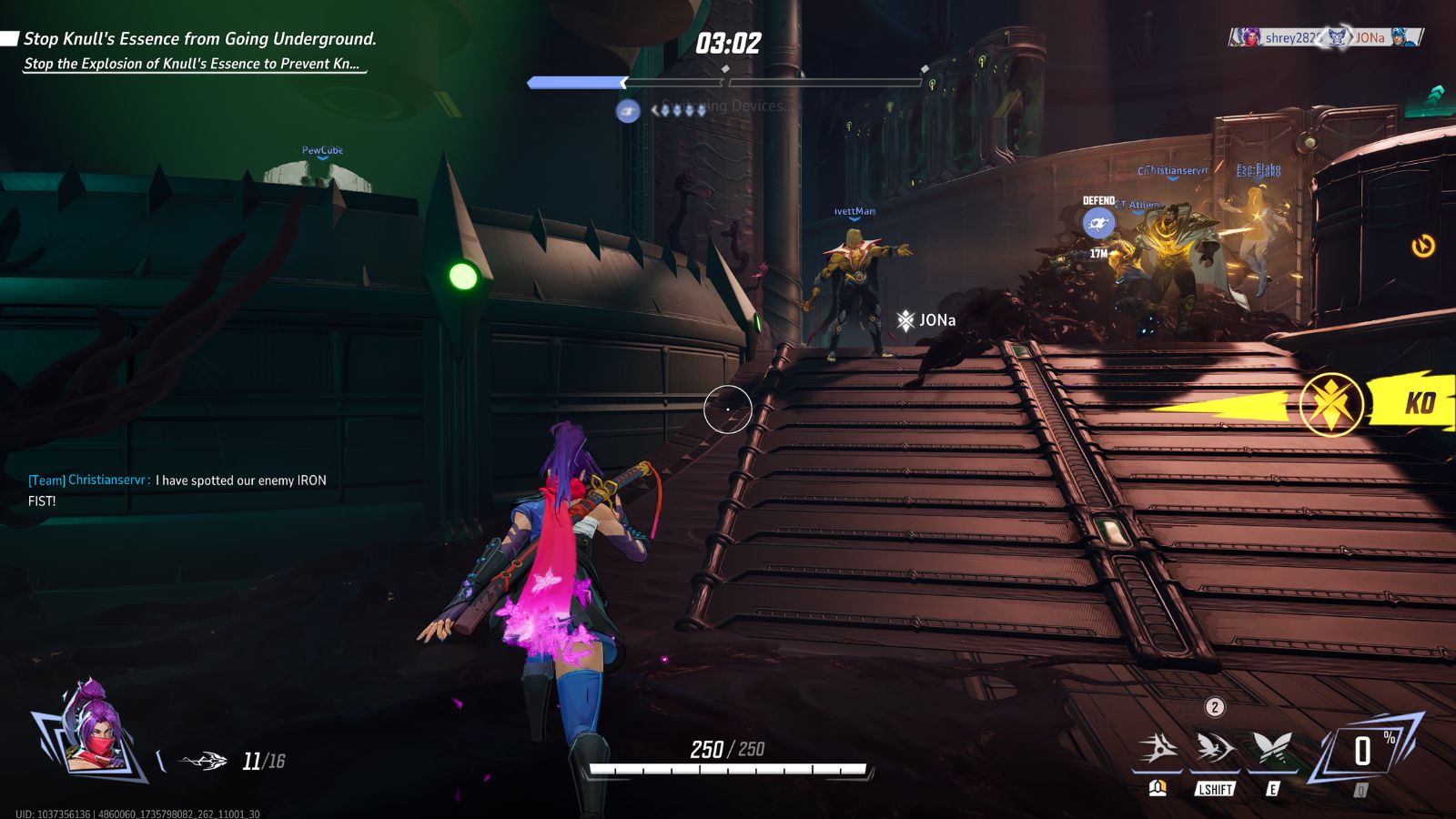Select the DEFEND objective marker

tap(1098, 223)
